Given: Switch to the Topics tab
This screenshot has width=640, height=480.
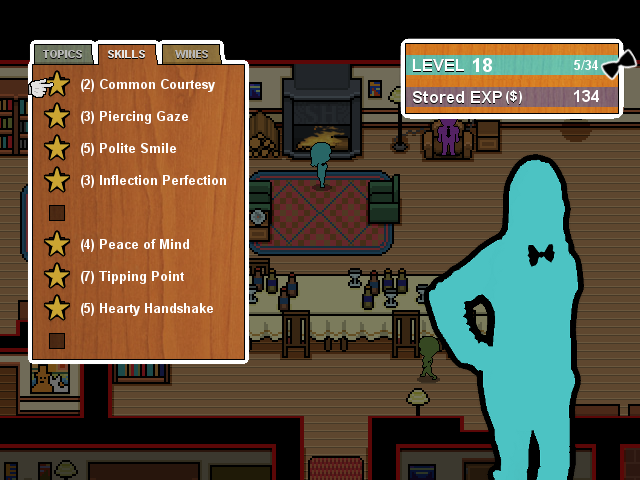Looking at the screenshot, I should 62,54.
